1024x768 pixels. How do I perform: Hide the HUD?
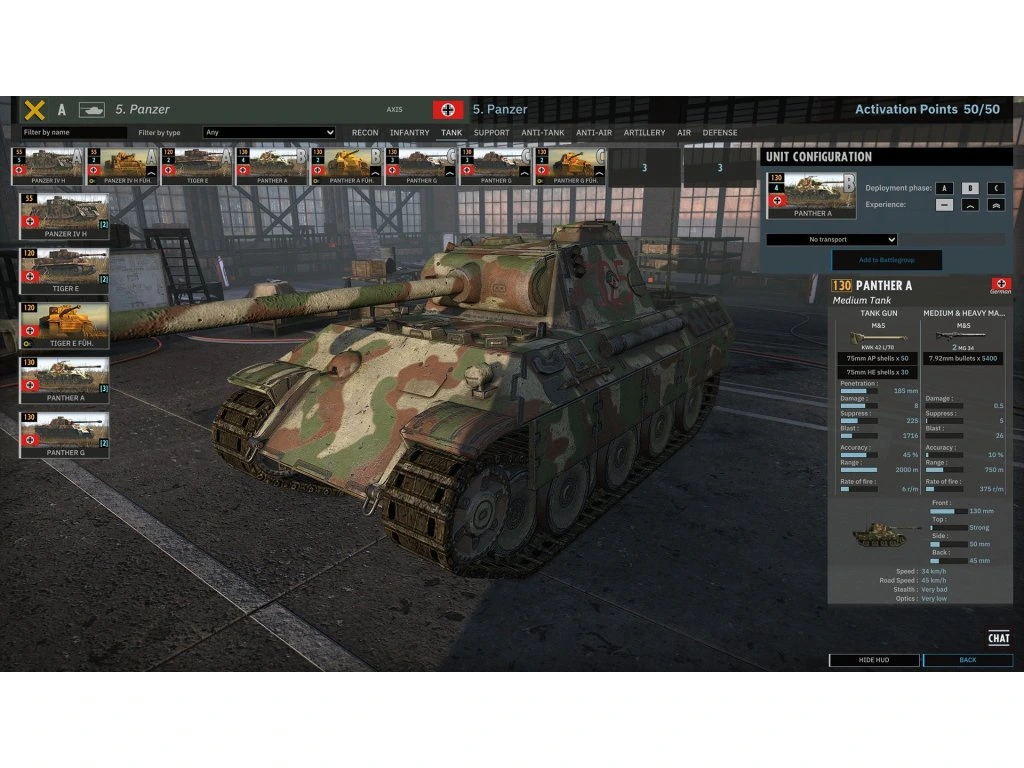(x=874, y=660)
